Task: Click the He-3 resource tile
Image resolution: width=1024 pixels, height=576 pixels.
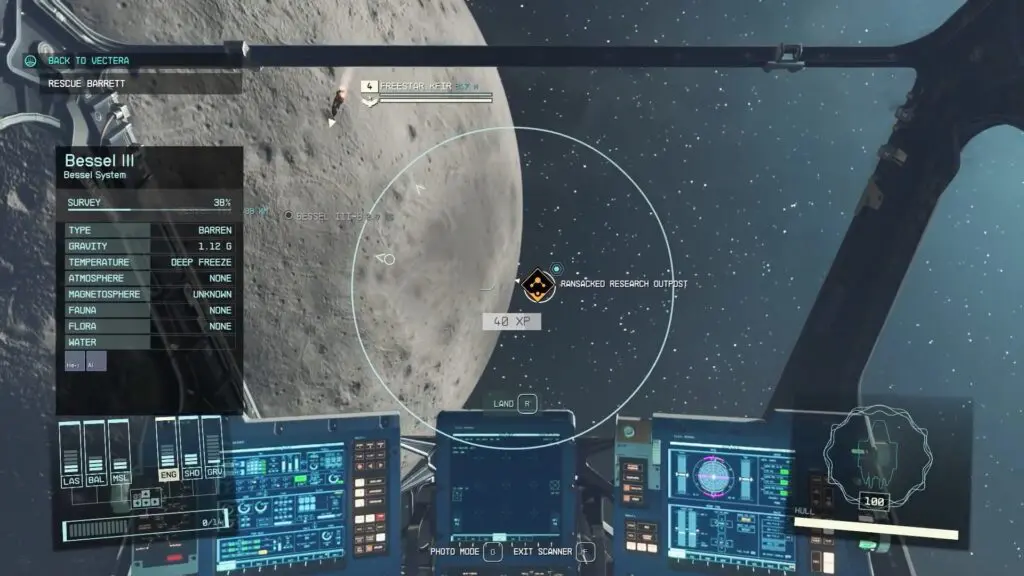Action: click(75, 362)
